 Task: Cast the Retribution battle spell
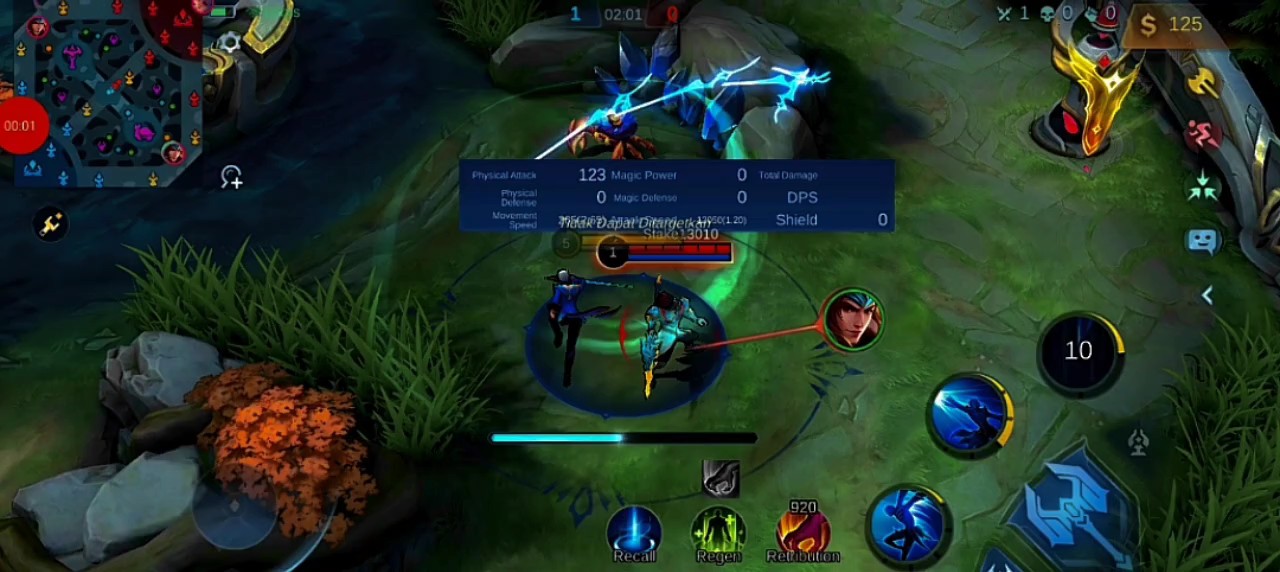click(x=803, y=531)
